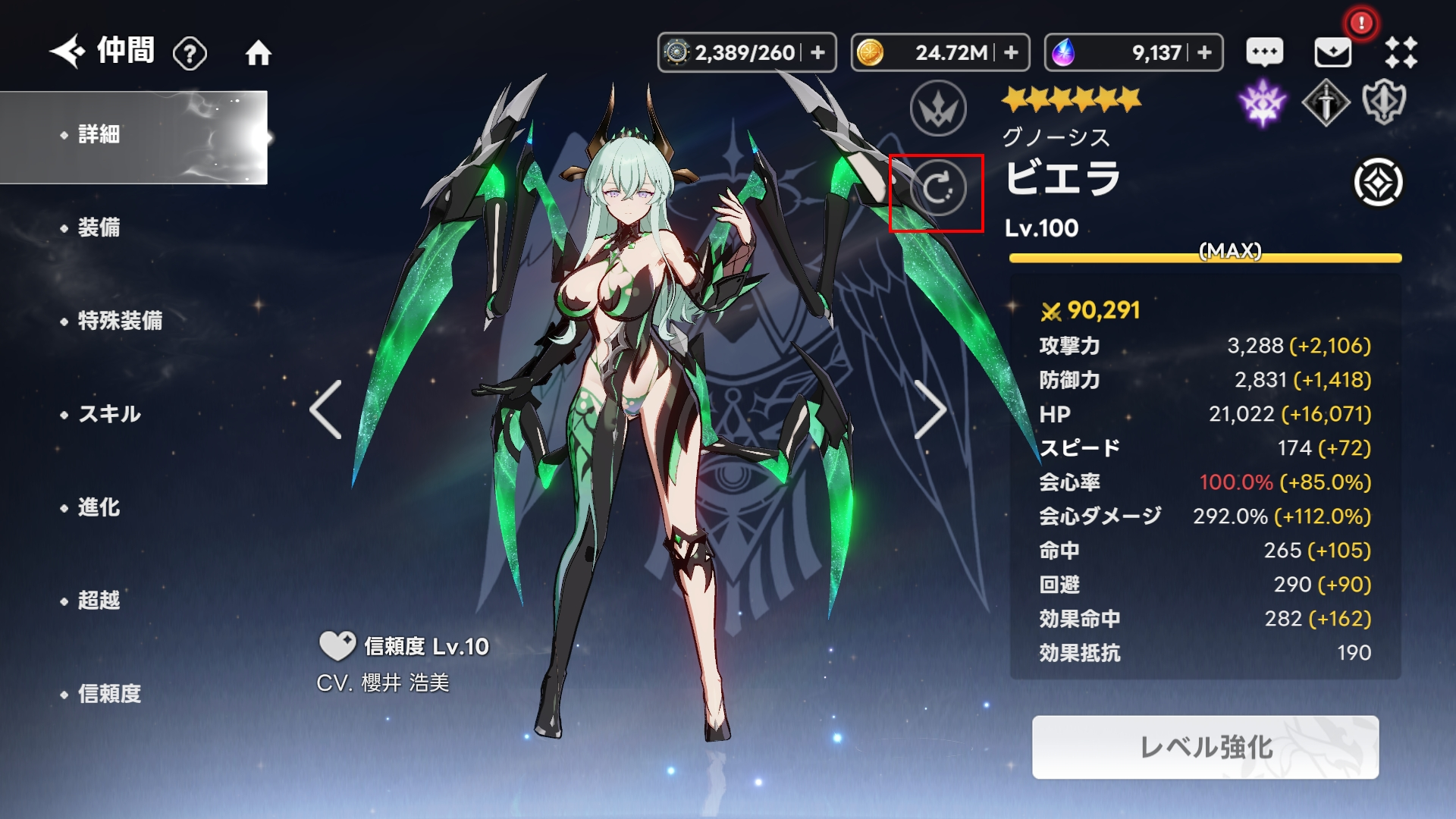Viewport: 1456px width, 819px height.
Task: Add more stamina with the plus button
Action: pyautogui.click(x=817, y=52)
